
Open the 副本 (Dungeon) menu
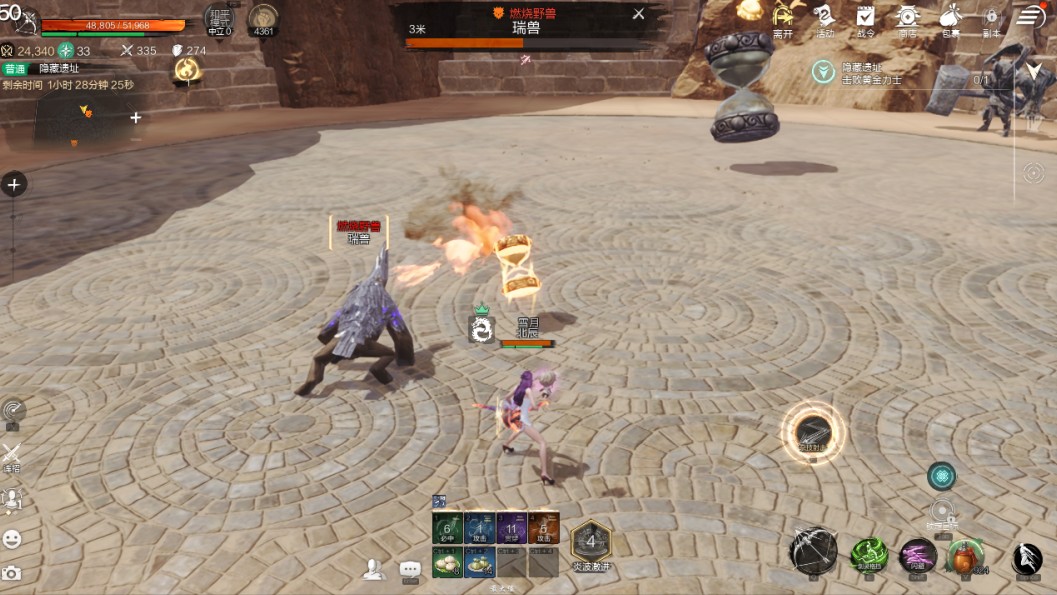point(991,19)
